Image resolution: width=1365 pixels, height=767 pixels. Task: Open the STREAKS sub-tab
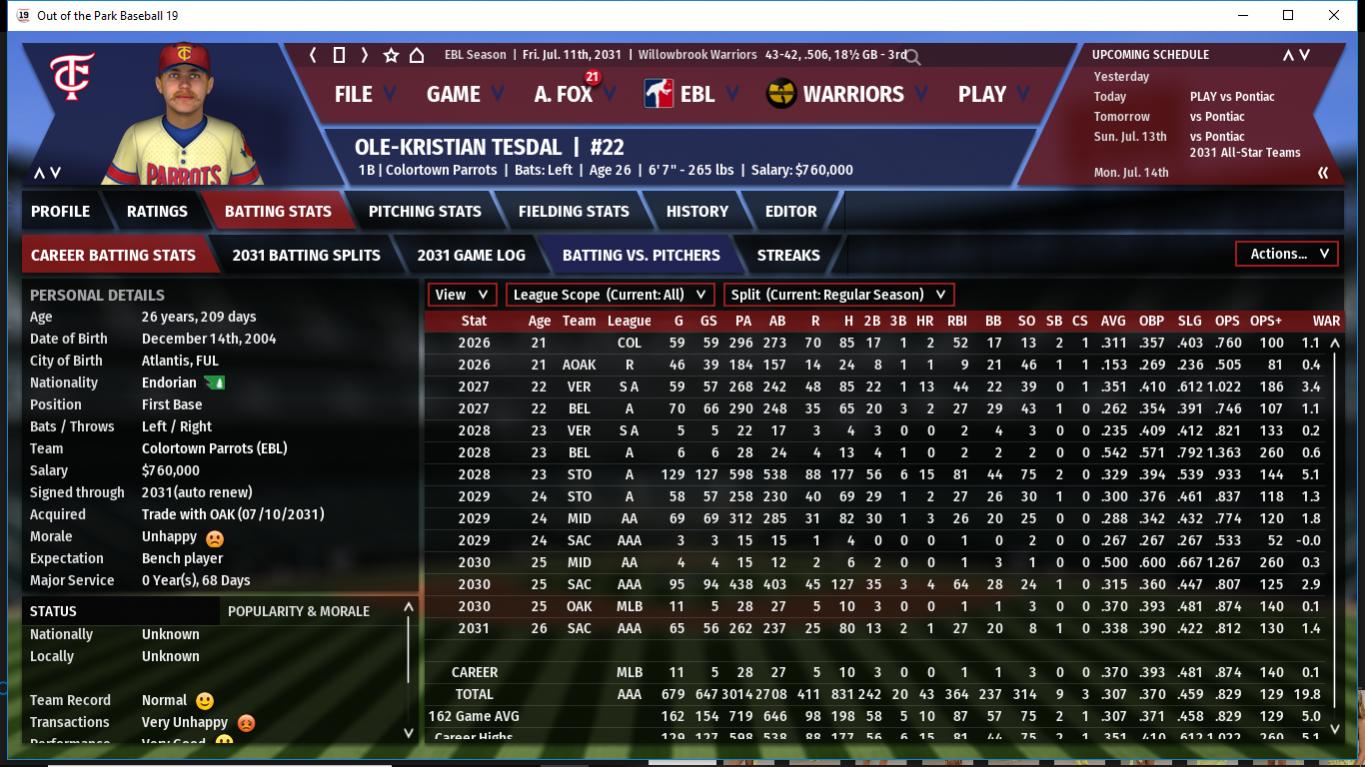pyautogui.click(x=788, y=255)
